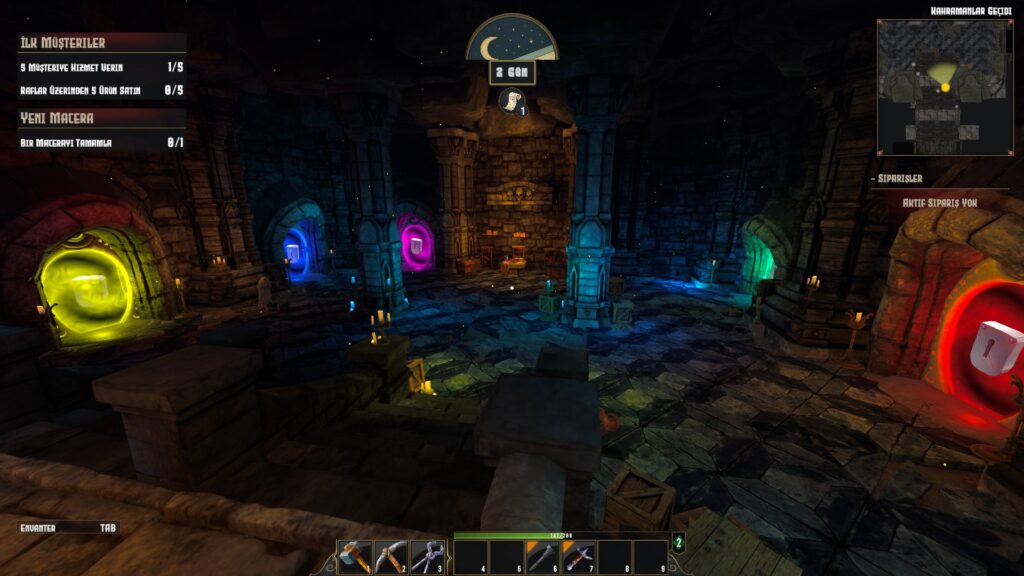The width and height of the screenshot is (1024, 576).
Task: Open the Yeni Macera quest header
Action: pyautogui.click(x=58, y=118)
